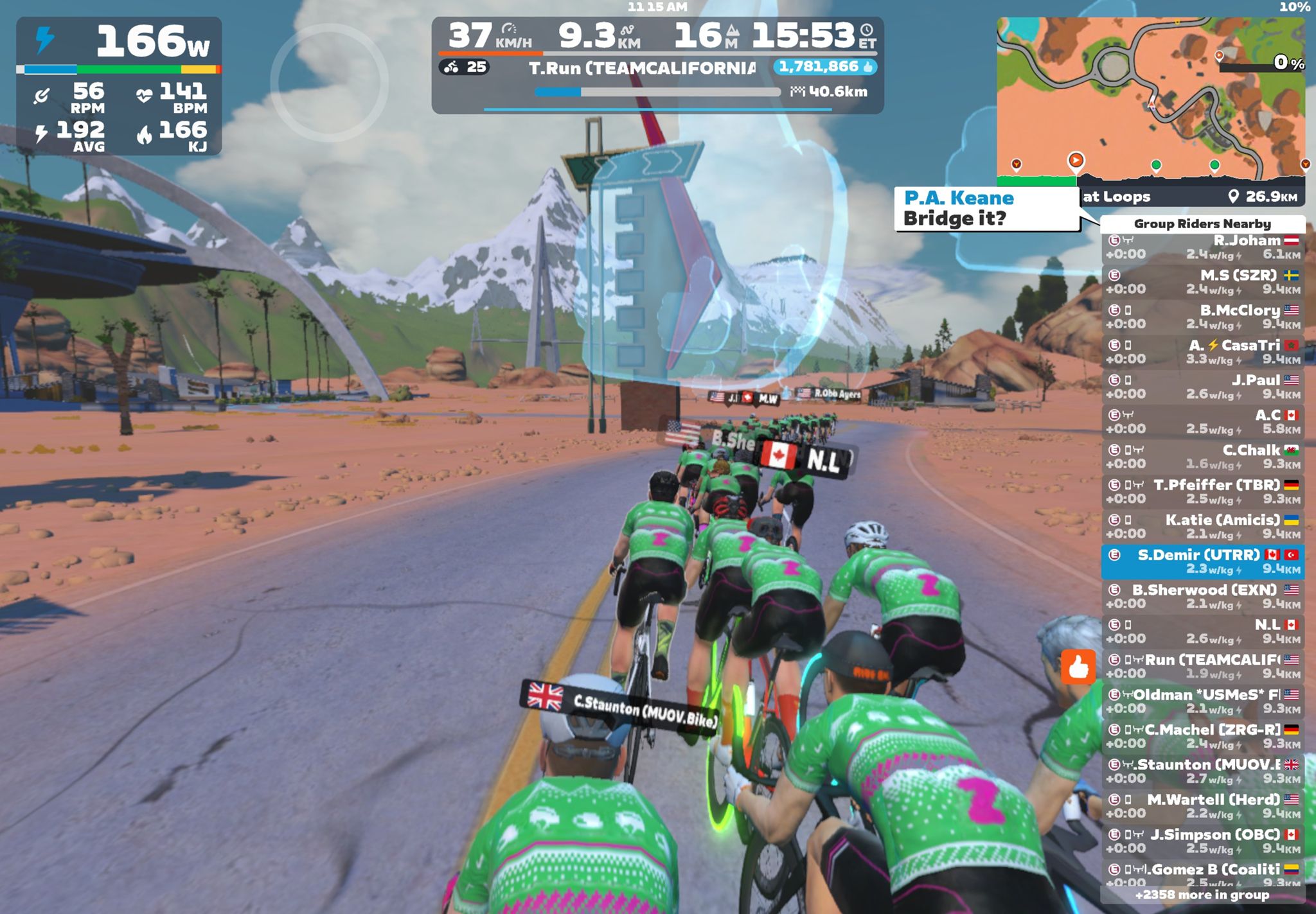Select highlighted S.Demir (UTRR) row
The image size is (1316, 914).
(1202, 561)
